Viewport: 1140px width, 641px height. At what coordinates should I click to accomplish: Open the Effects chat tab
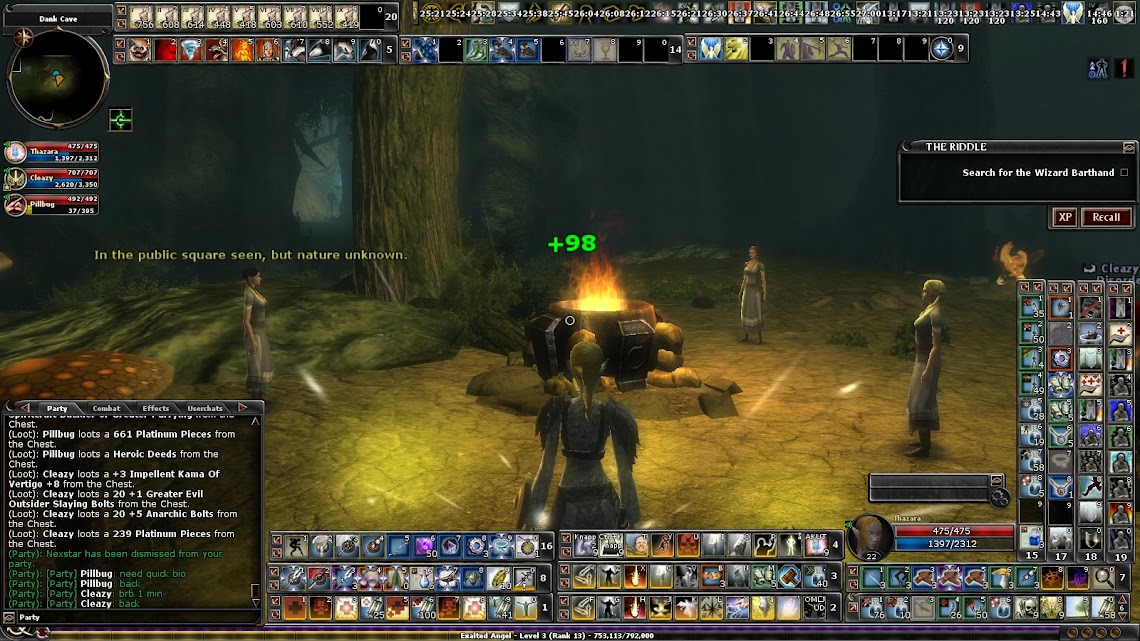[x=155, y=408]
